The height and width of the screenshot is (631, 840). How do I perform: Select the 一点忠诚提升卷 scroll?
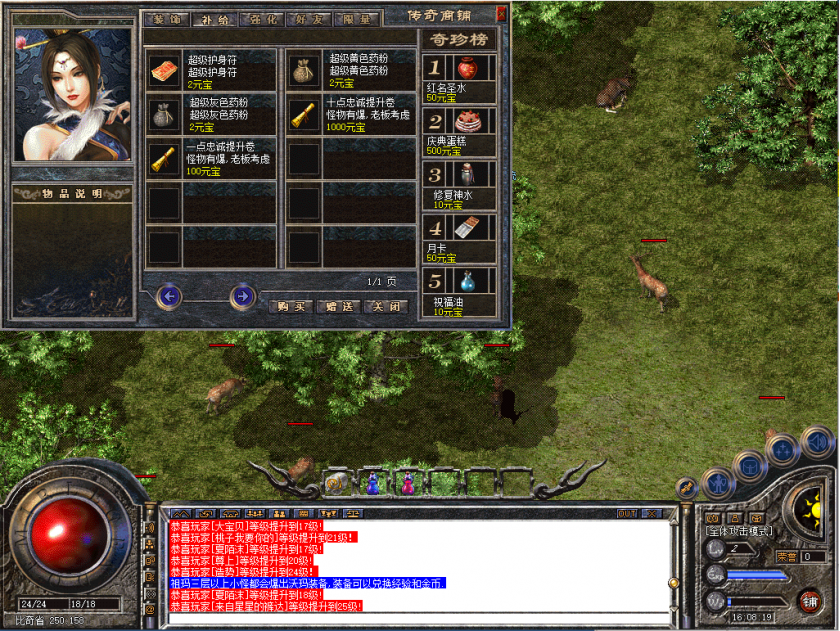pos(164,157)
